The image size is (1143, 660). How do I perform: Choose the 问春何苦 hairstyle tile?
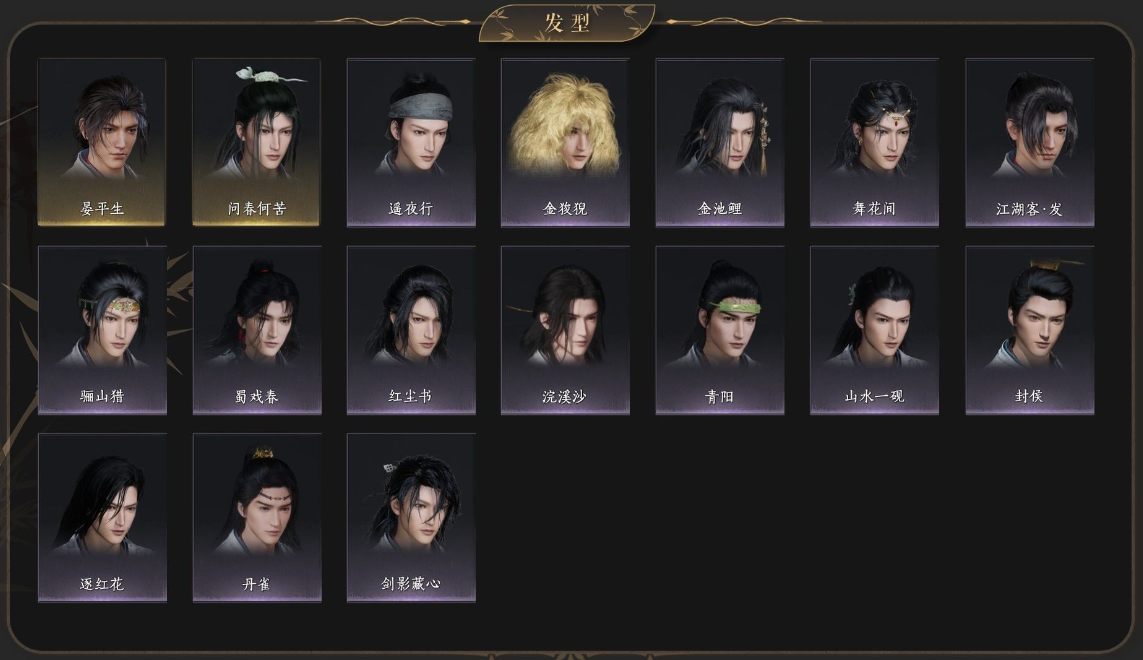point(256,141)
